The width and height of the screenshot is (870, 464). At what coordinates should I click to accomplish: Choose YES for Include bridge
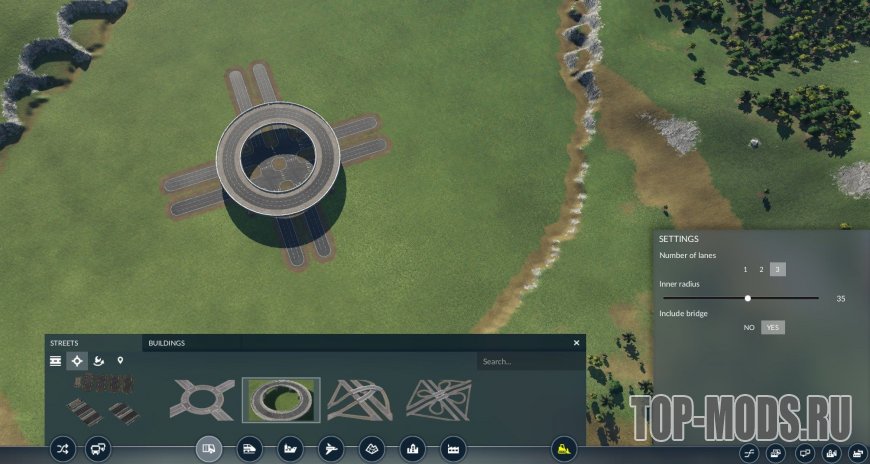tap(772, 327)
